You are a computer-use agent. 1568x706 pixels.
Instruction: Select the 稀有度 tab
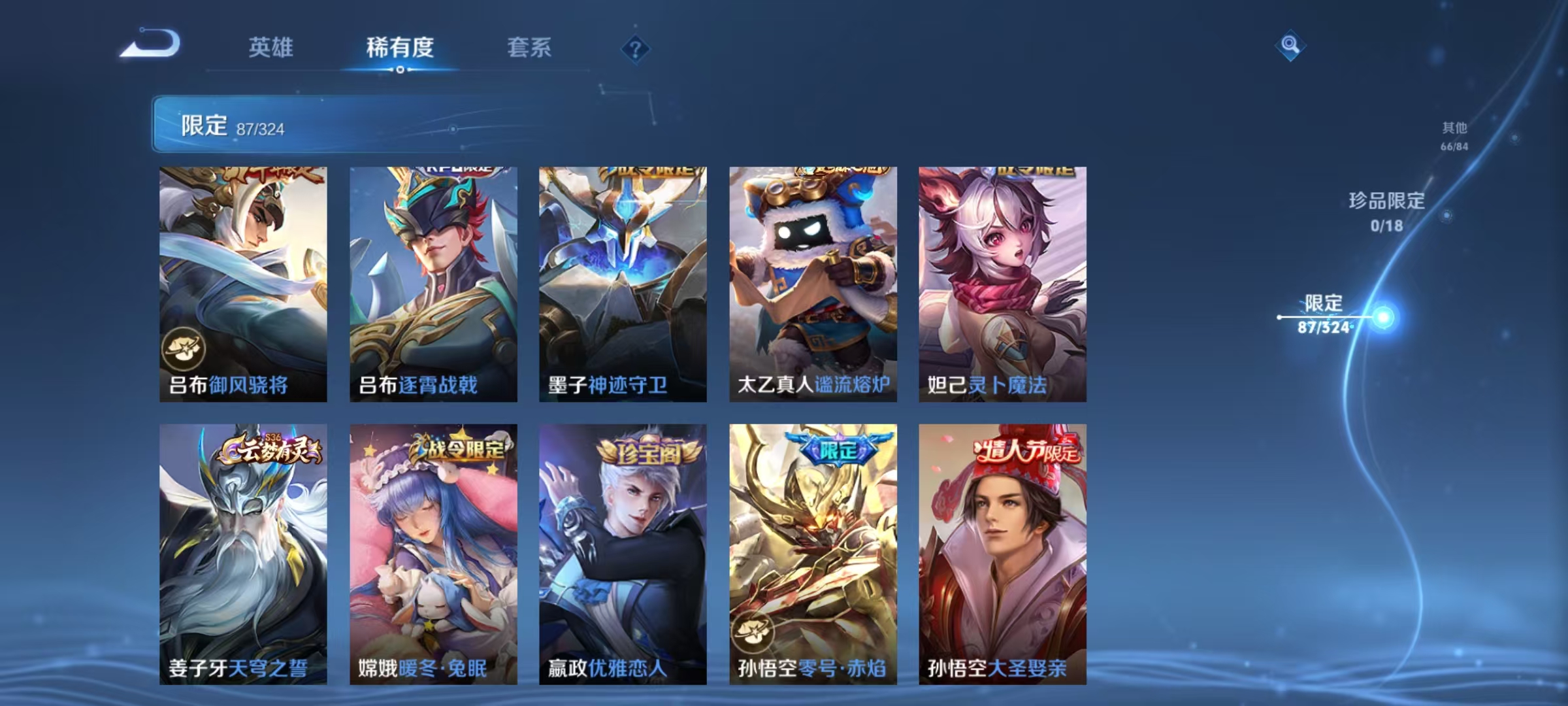click(399, 48)
